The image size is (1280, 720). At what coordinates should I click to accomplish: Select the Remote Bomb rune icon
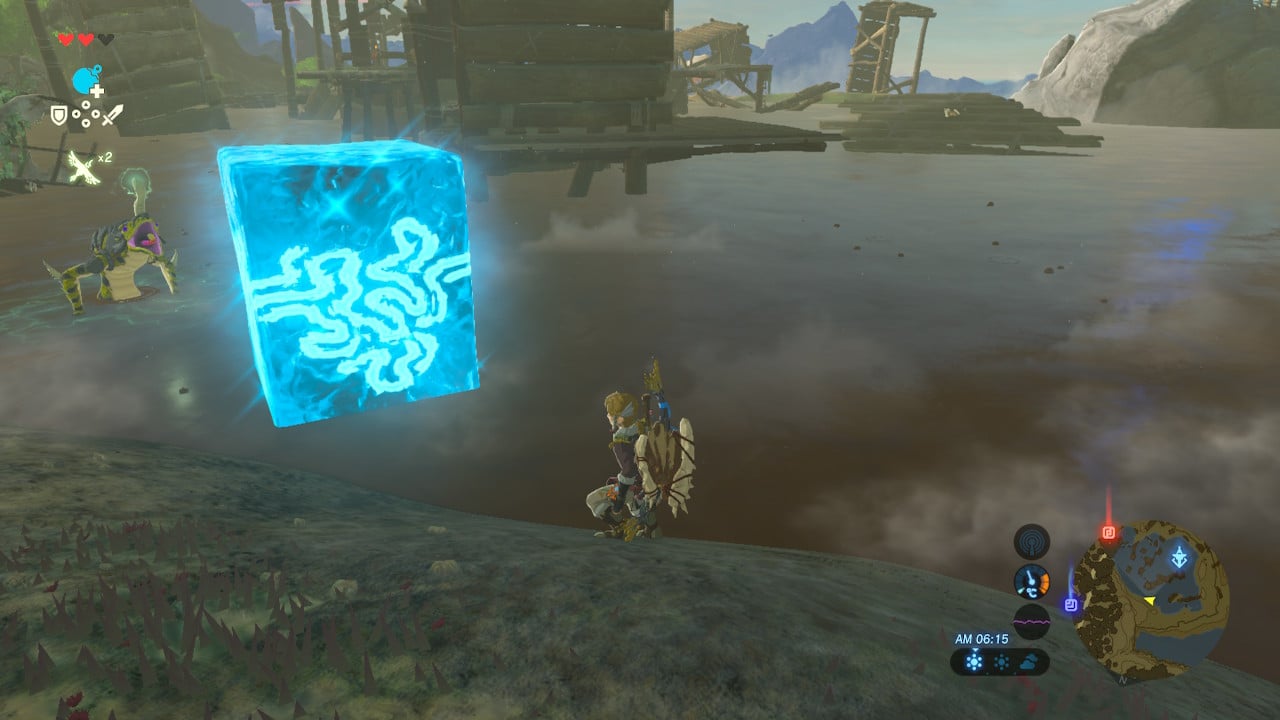(85, 79)
